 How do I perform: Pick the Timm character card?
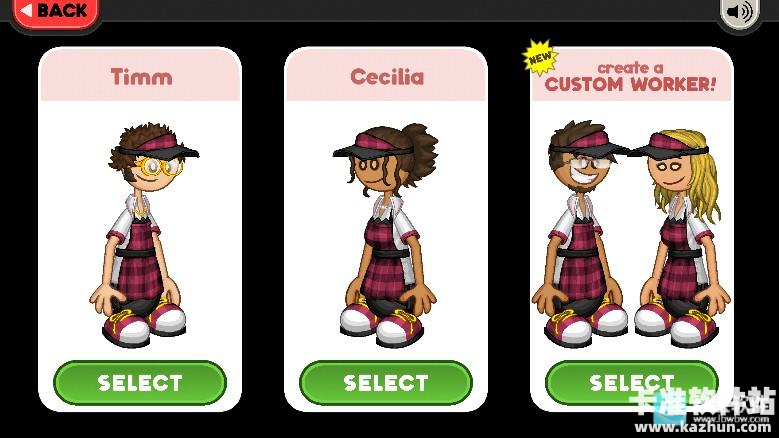click(x=140, y=220)
